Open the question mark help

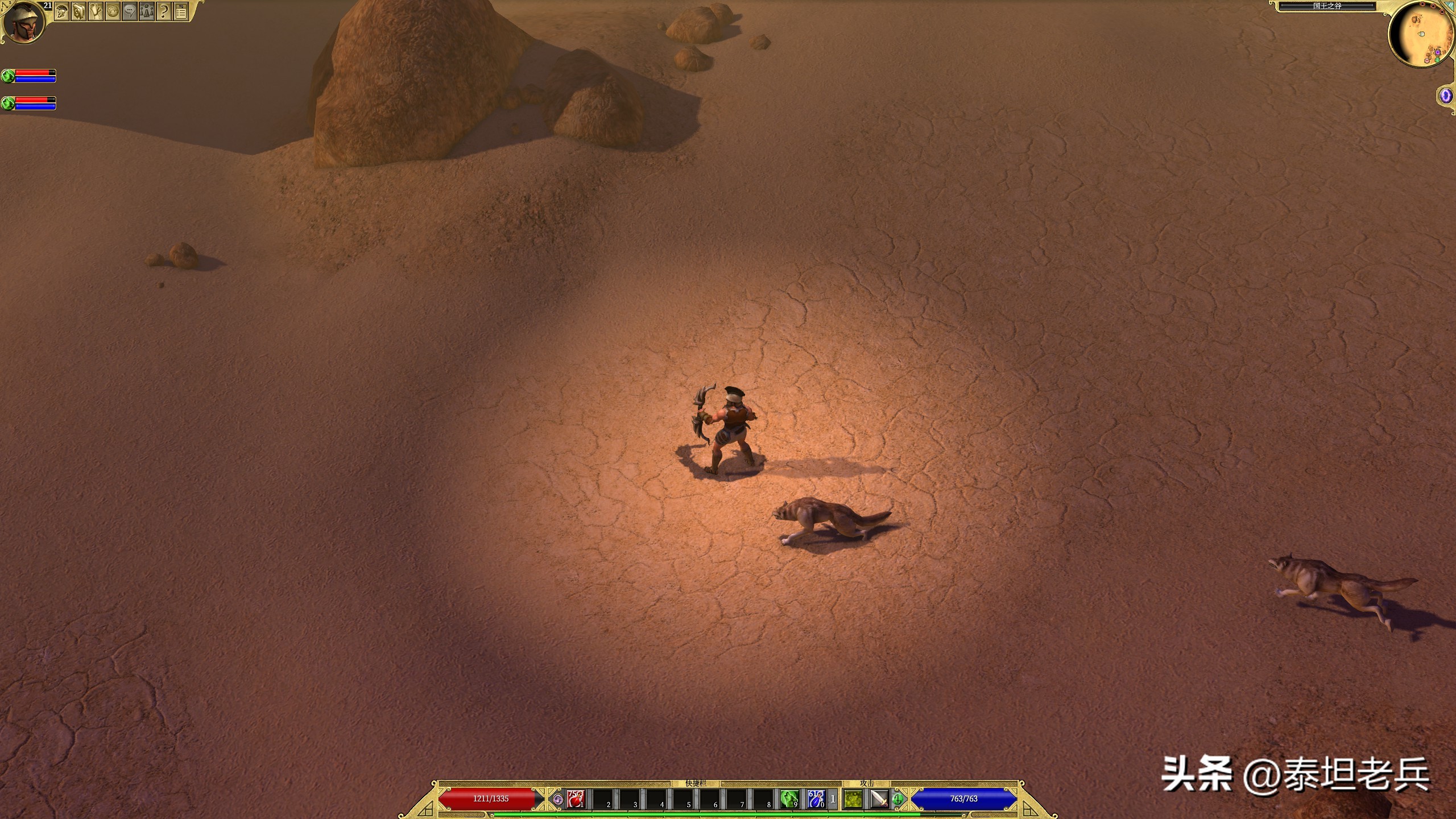click(x=164, y=11)
